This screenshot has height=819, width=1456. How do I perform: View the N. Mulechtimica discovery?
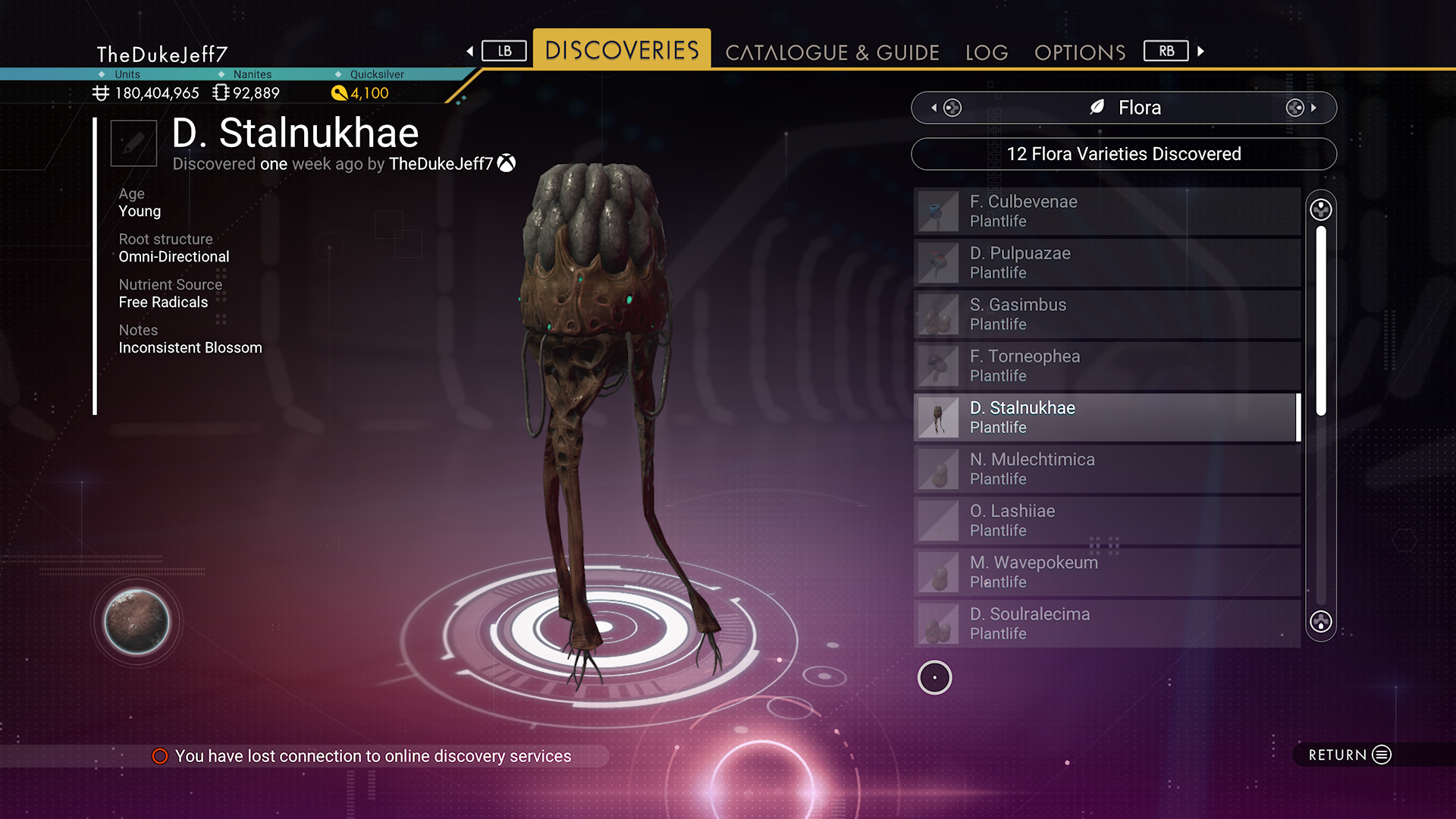coord(1106,469)
